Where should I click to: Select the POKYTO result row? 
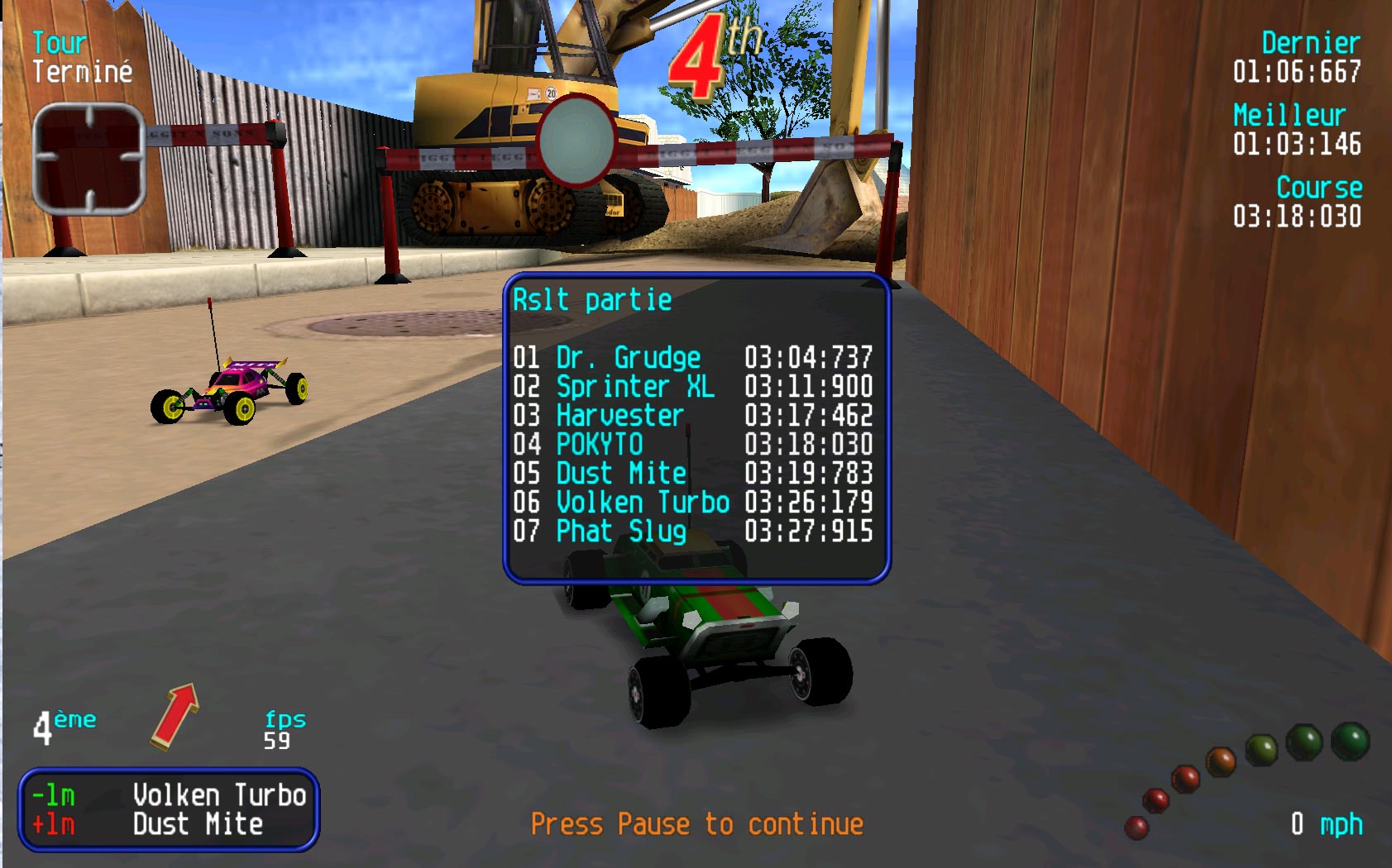pos(693,445)
